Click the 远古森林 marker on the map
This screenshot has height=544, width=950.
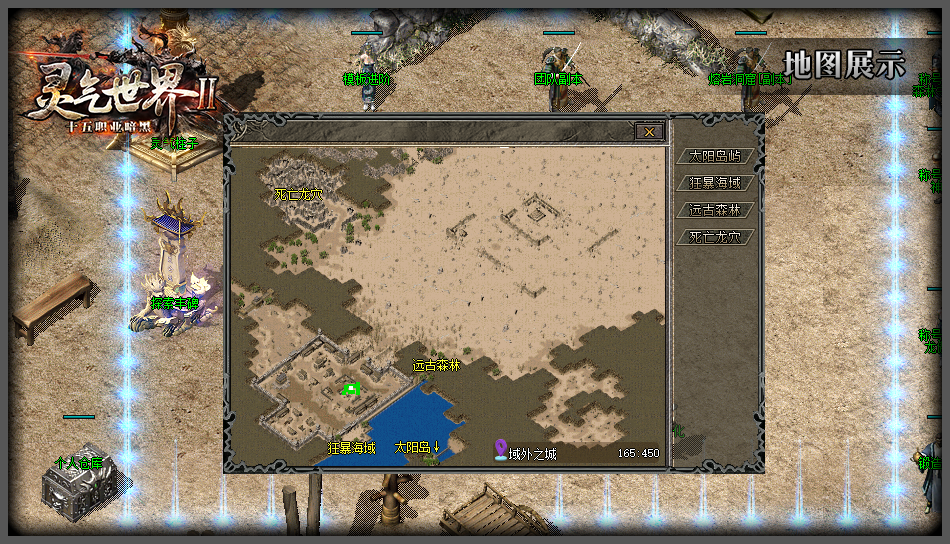(437, 366)
